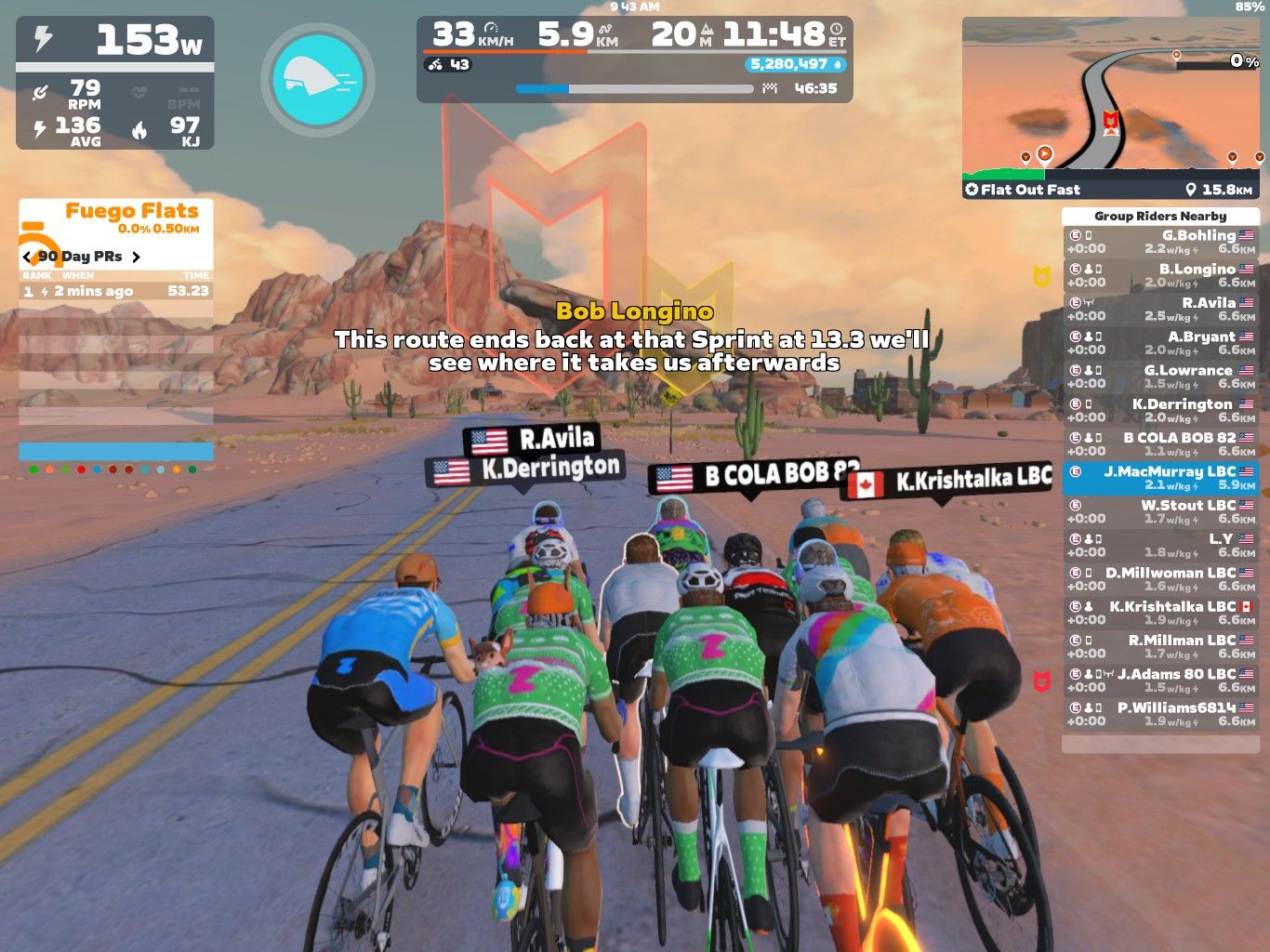Show next Fuego Flats leaderboard view
Viewport: 1270px width, 952px height.
pos(136,257)
